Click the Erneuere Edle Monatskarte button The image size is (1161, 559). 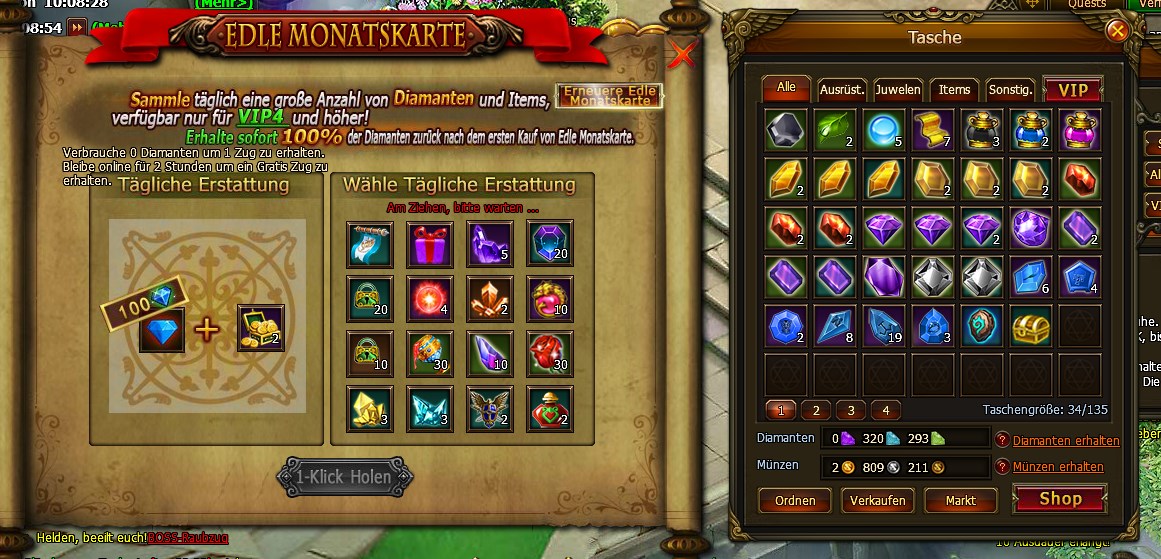(609, 96)
